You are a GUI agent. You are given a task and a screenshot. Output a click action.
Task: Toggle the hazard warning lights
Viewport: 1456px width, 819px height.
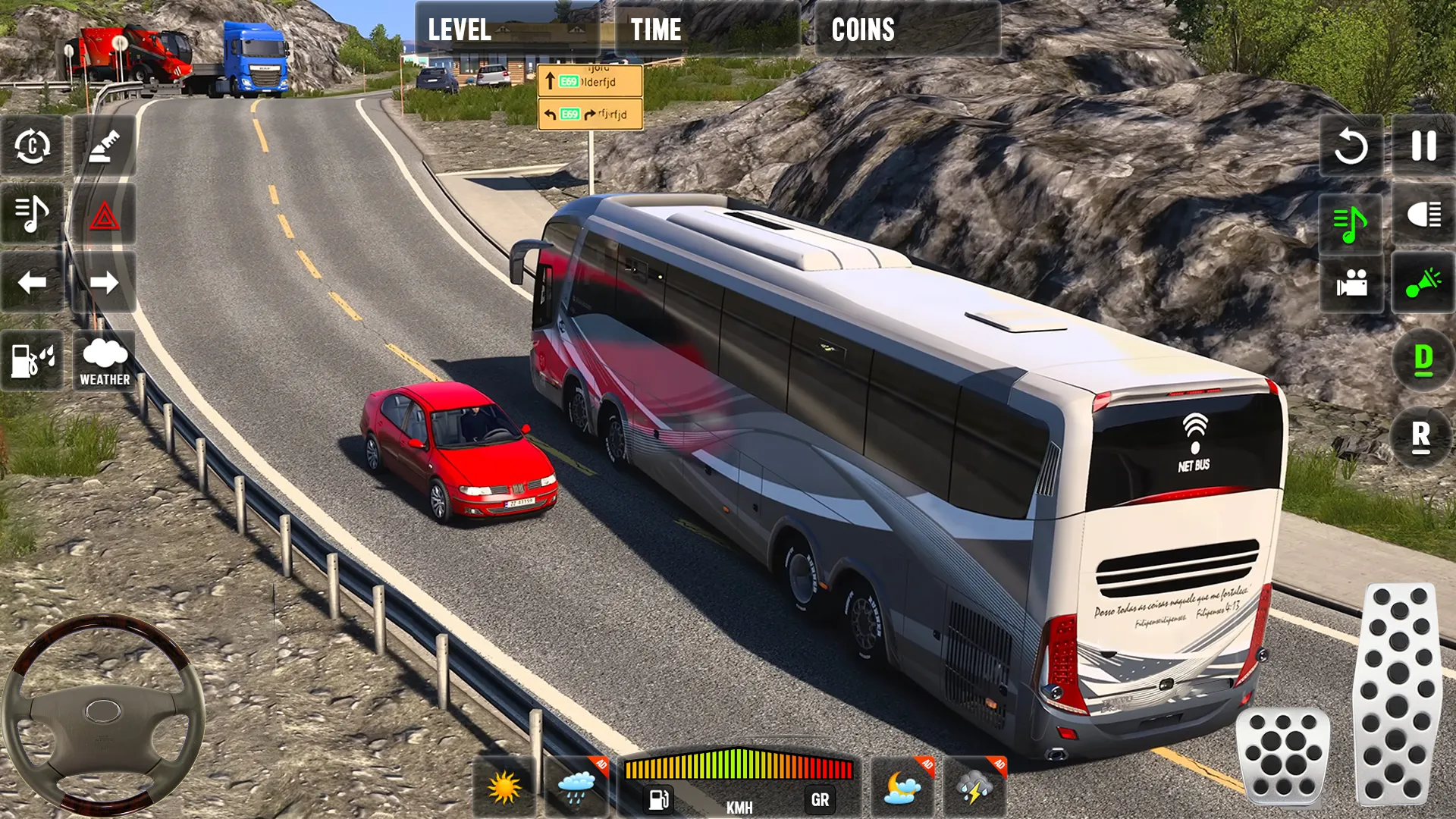105,215
